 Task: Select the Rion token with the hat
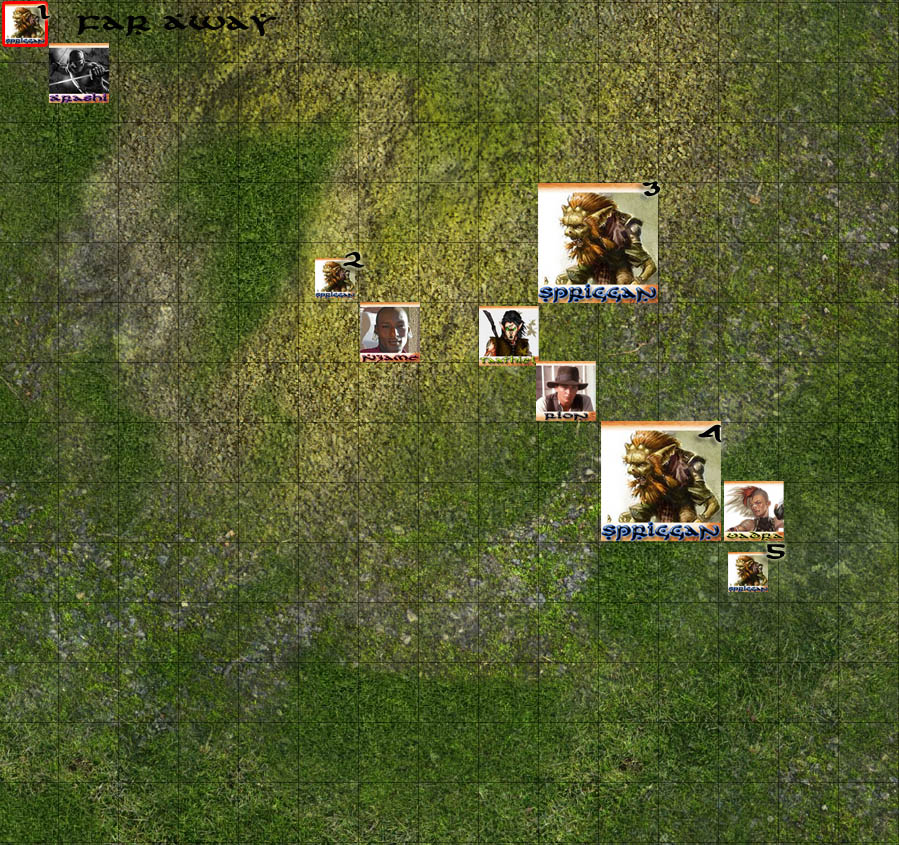click(x=565, y=391)
